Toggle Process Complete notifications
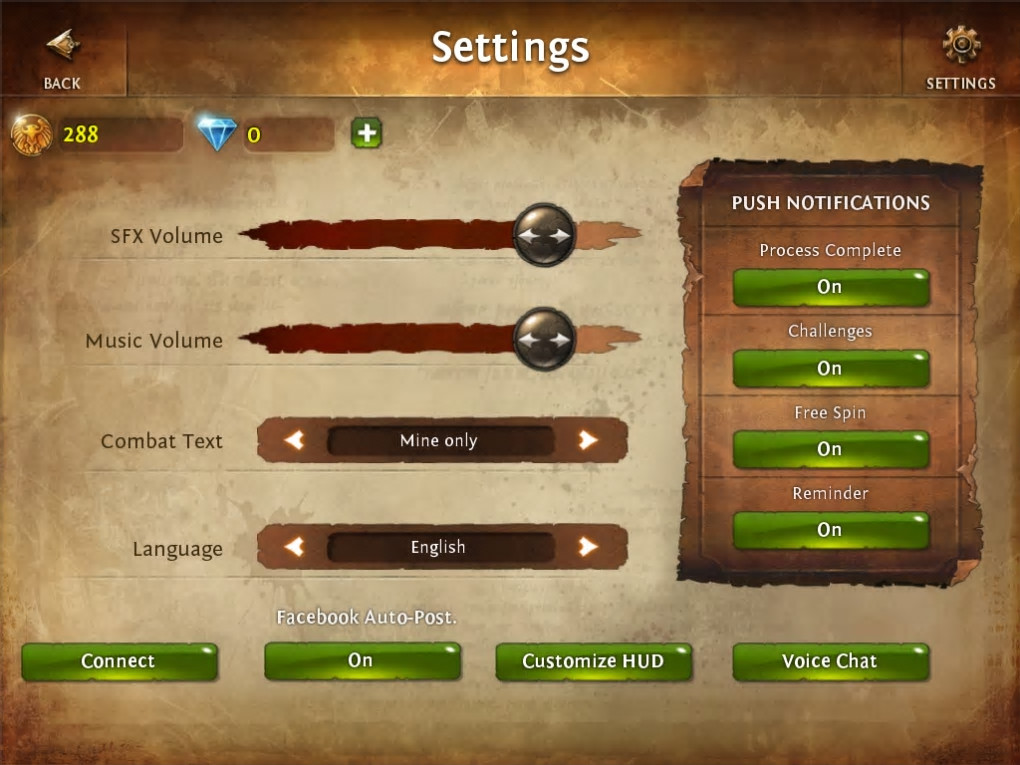The width and height of the screenshot is (1020, 765). click(x=830, y=287)
